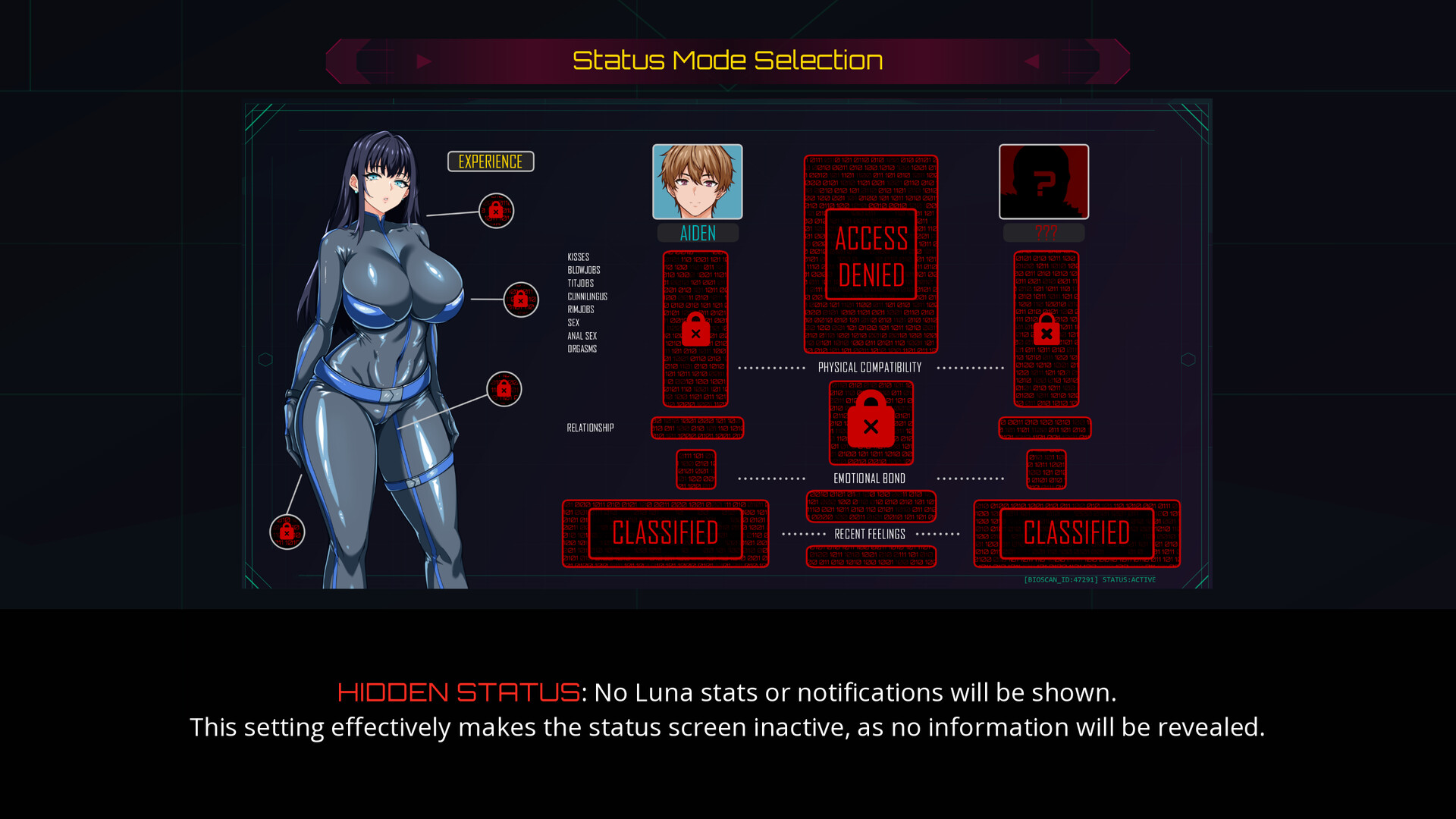The width and height of the screenshot is (1456, 819).
Task: Select the EXPERIENCE tab label
Action: [490, 161]
